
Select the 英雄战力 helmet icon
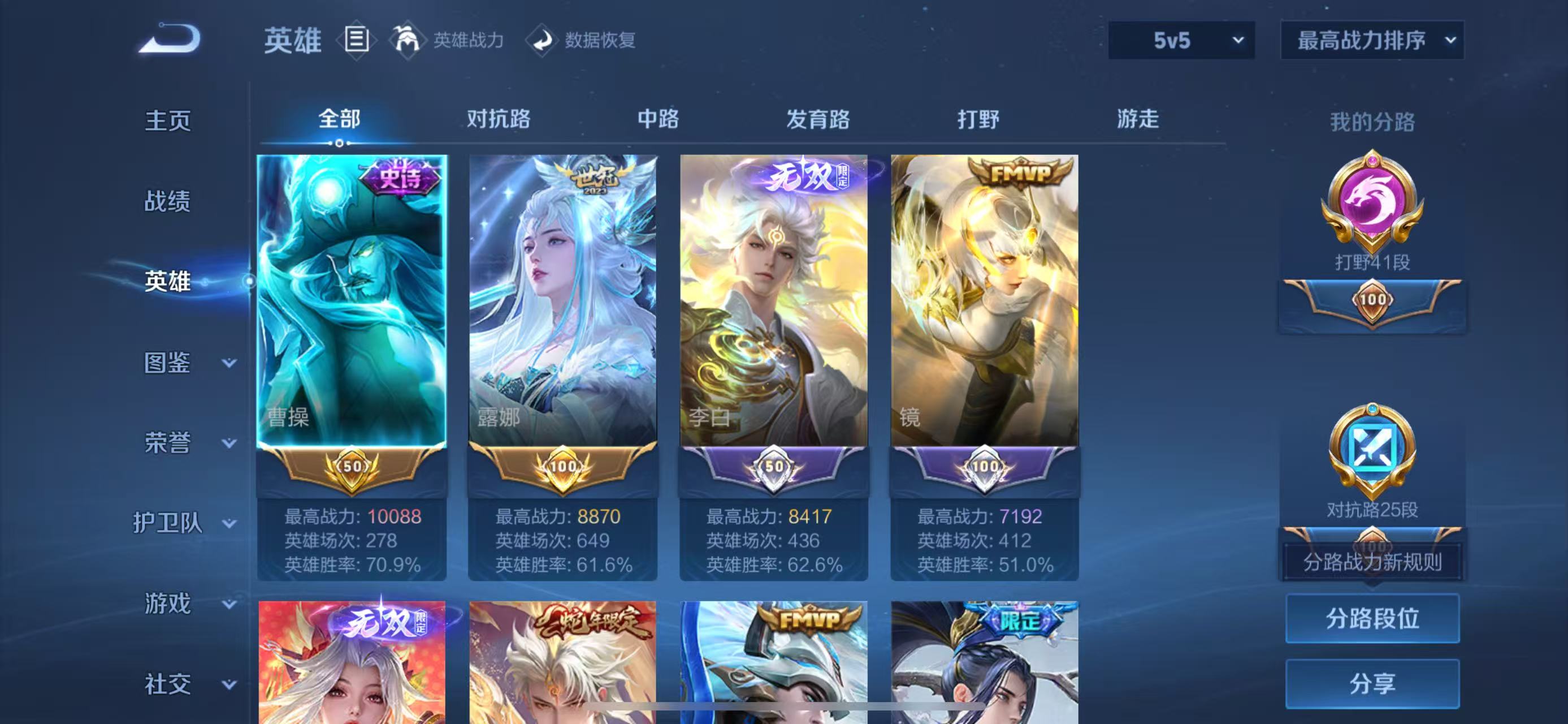pyautogui.click(x=409, y=41)
